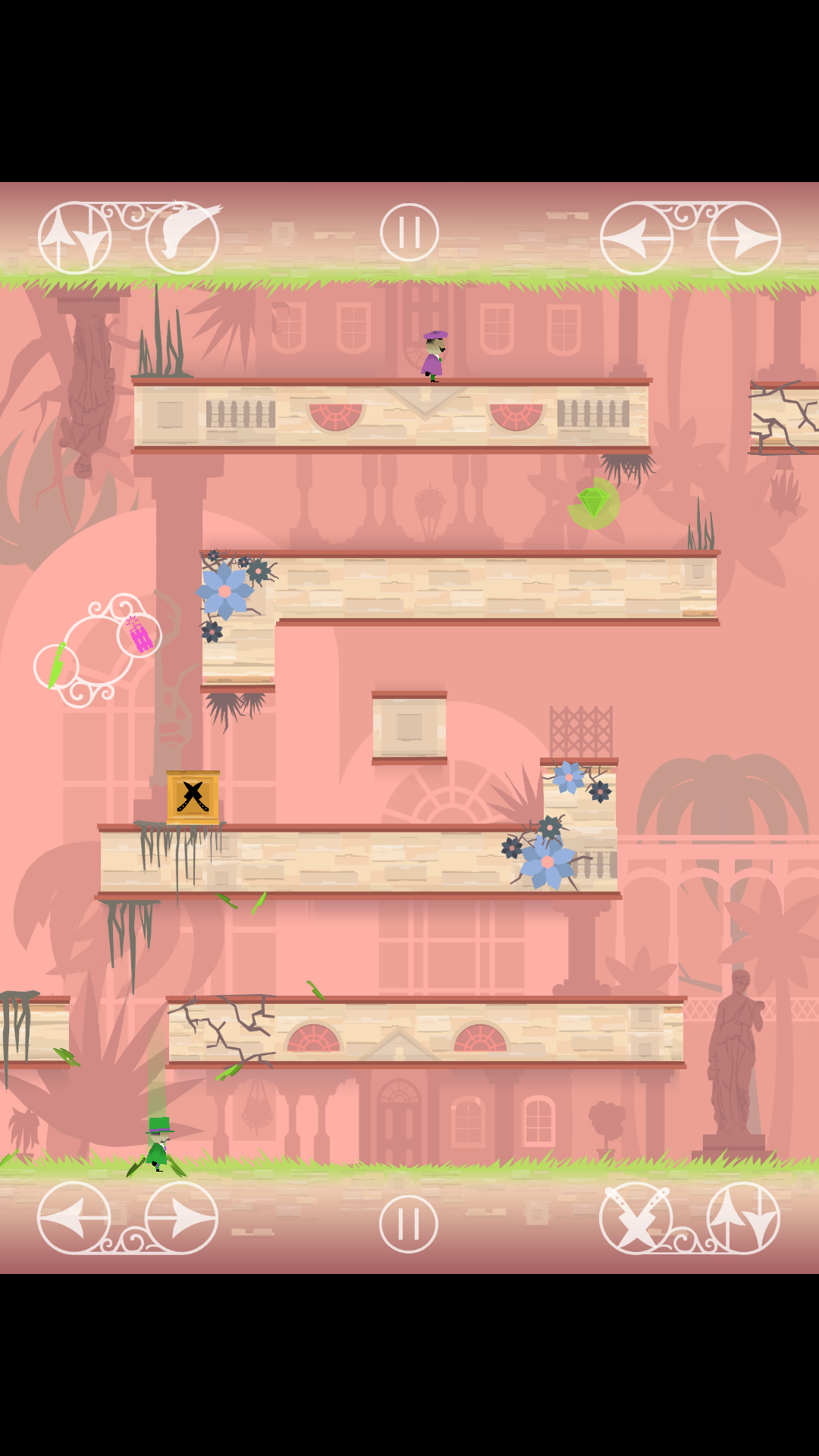Move green player with the left arrow

74,1218
